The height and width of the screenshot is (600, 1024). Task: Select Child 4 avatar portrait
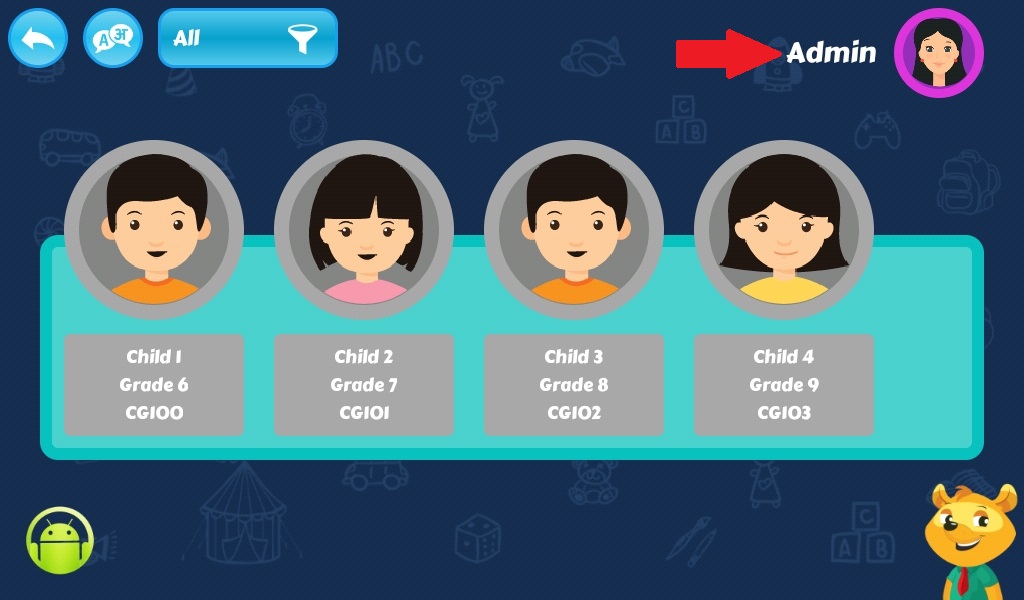click(784, 229)
